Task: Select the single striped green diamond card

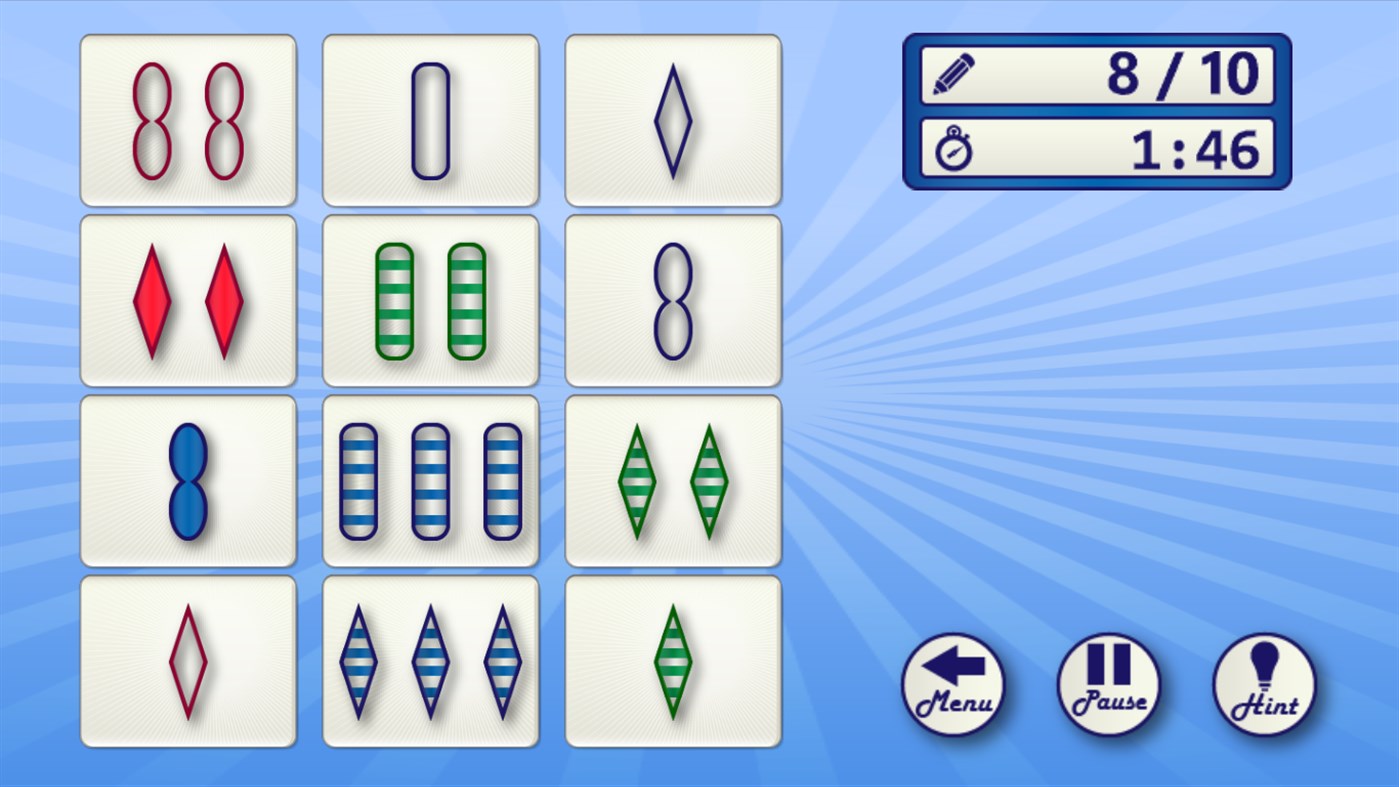Action: [x=672, y=660]
